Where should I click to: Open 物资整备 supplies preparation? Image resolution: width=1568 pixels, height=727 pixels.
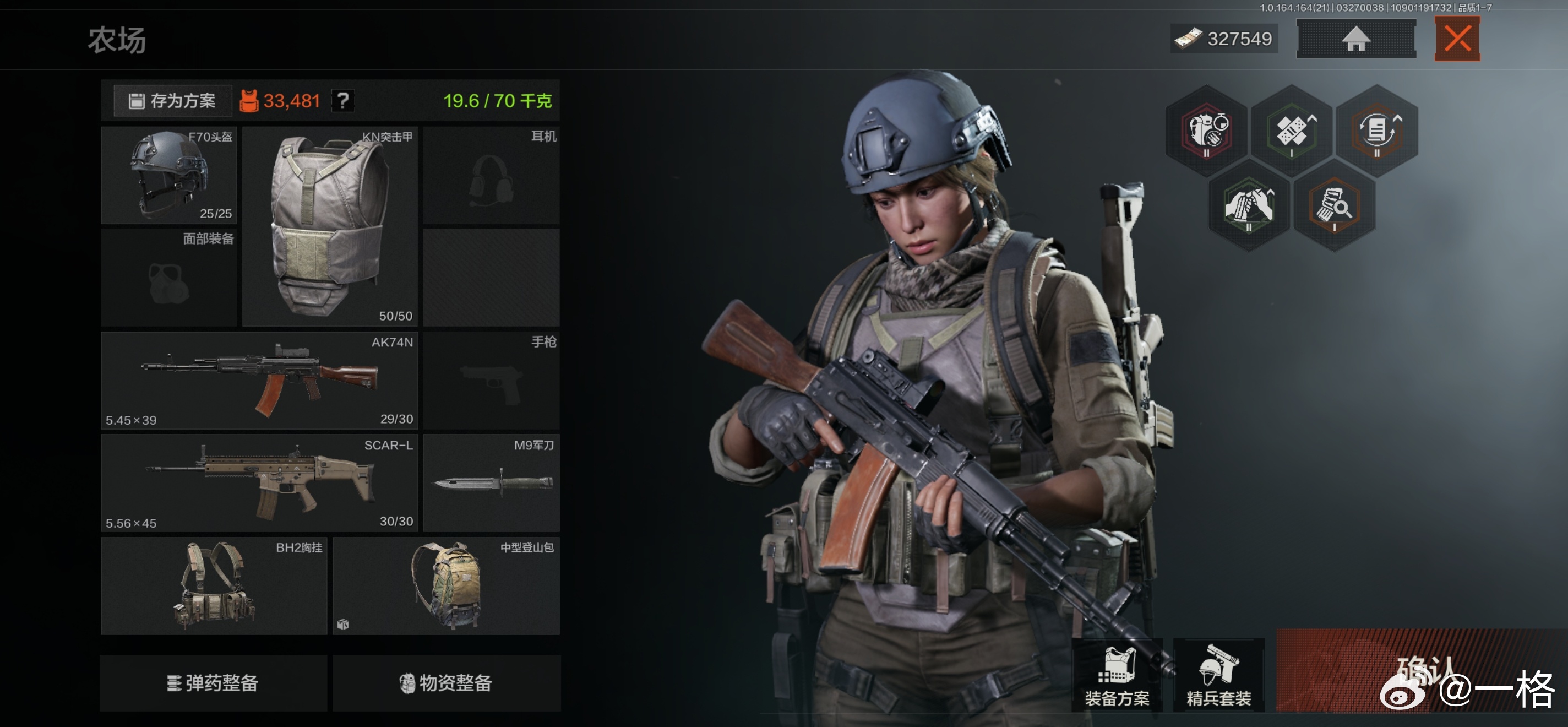tap(446, 682)
